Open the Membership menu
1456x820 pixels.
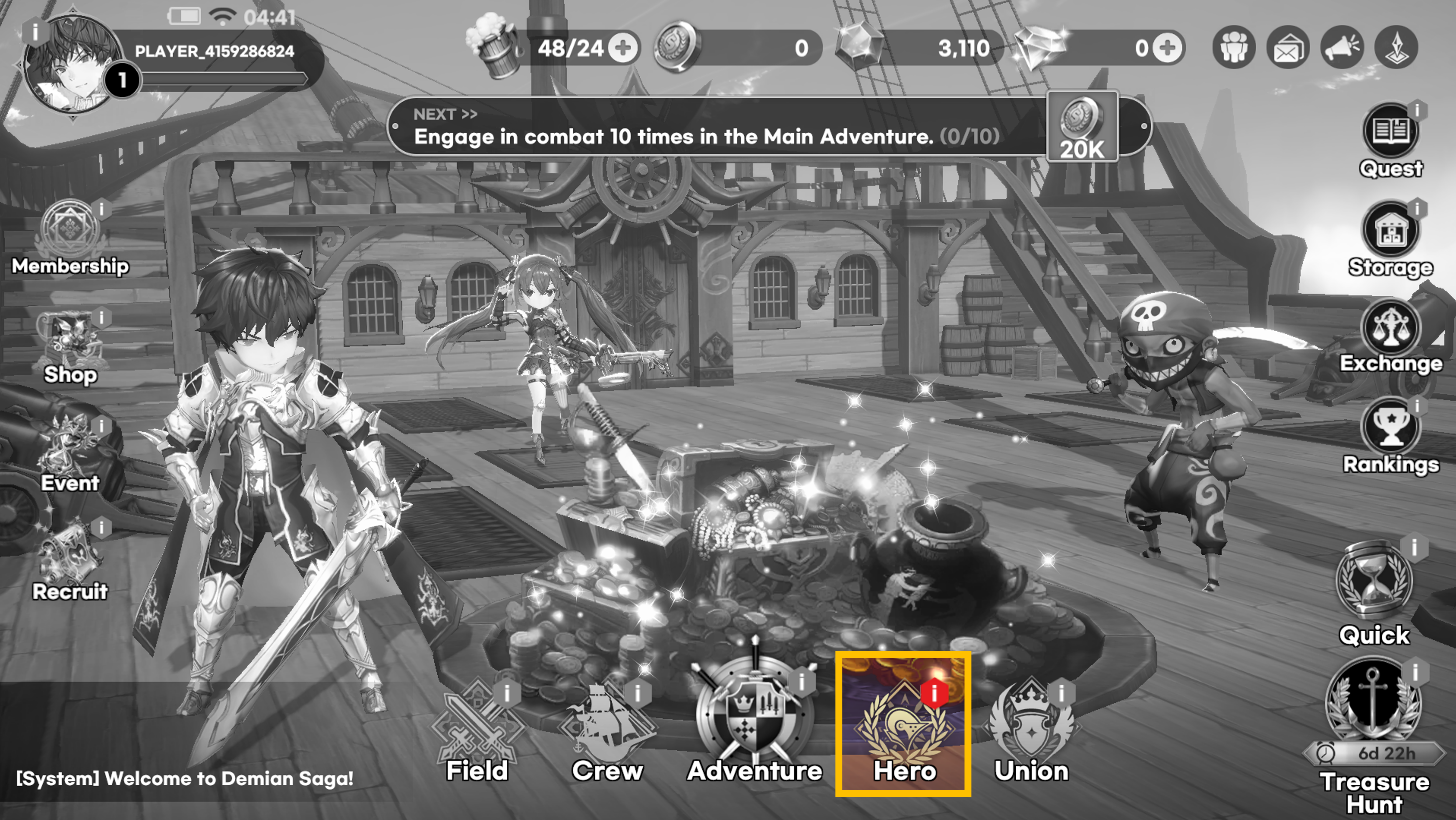(70, 232)
